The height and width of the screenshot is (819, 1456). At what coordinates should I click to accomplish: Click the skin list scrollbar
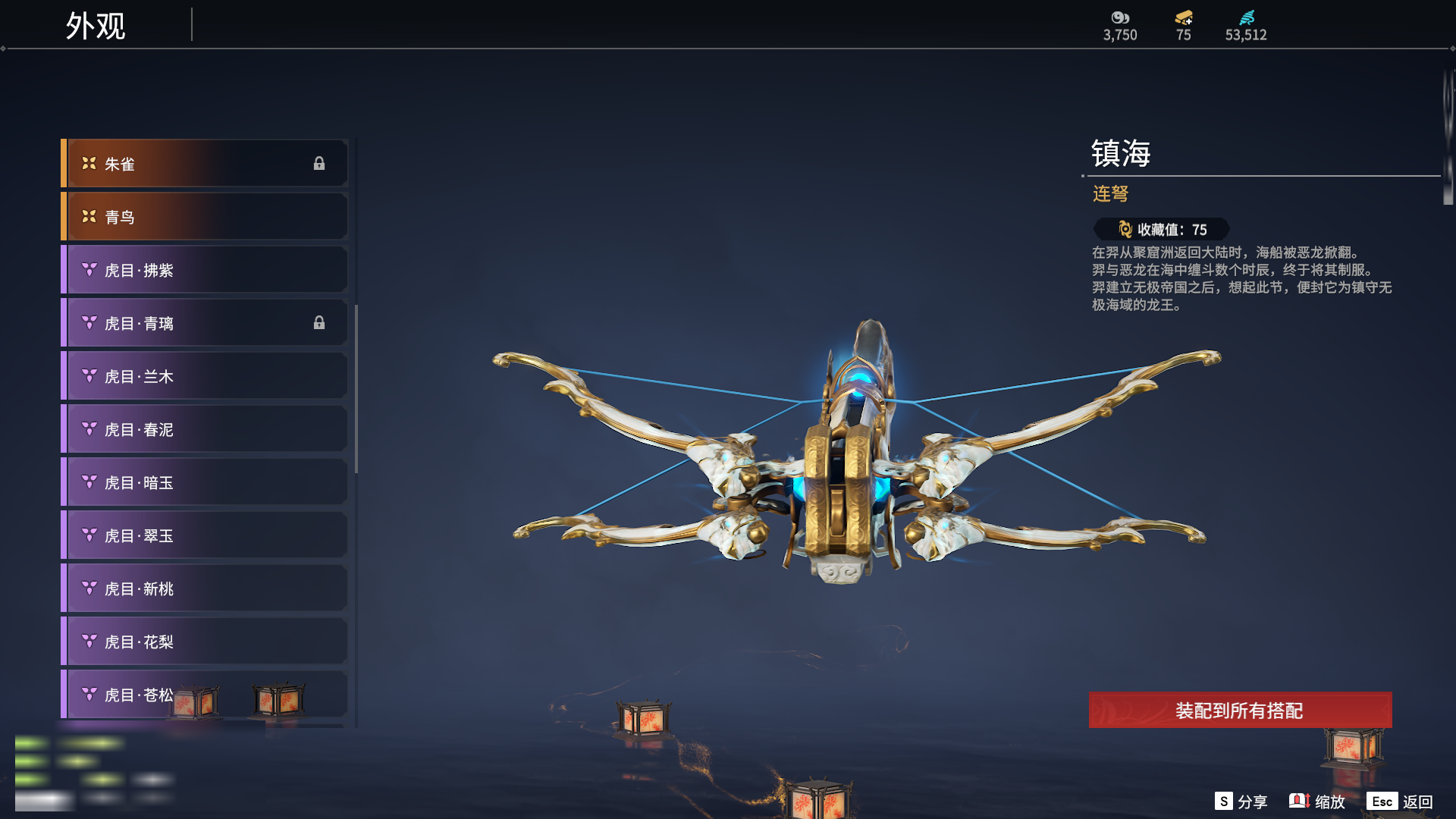click(356, 388)
